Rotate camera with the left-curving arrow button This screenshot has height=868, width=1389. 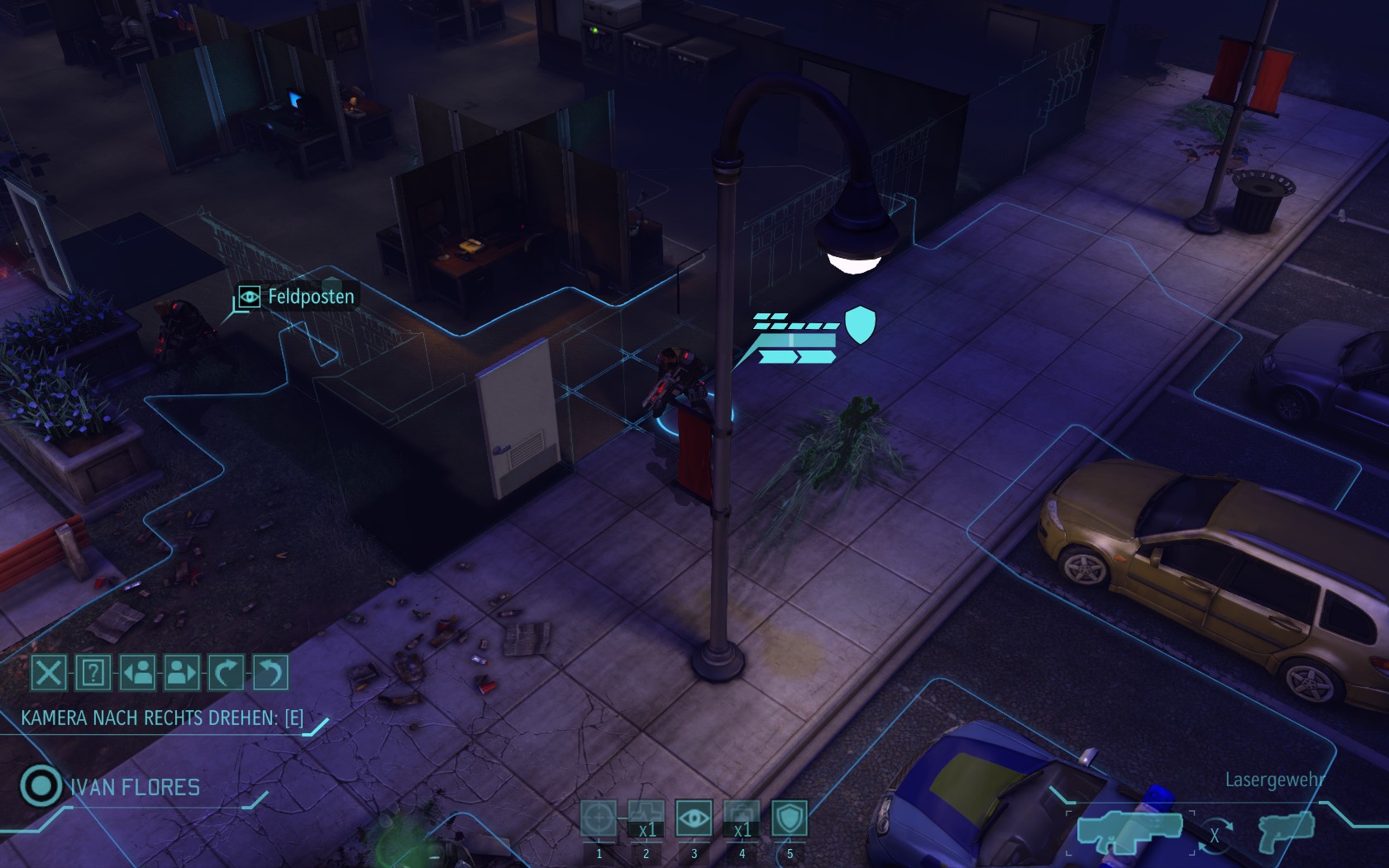pos(270,673)
